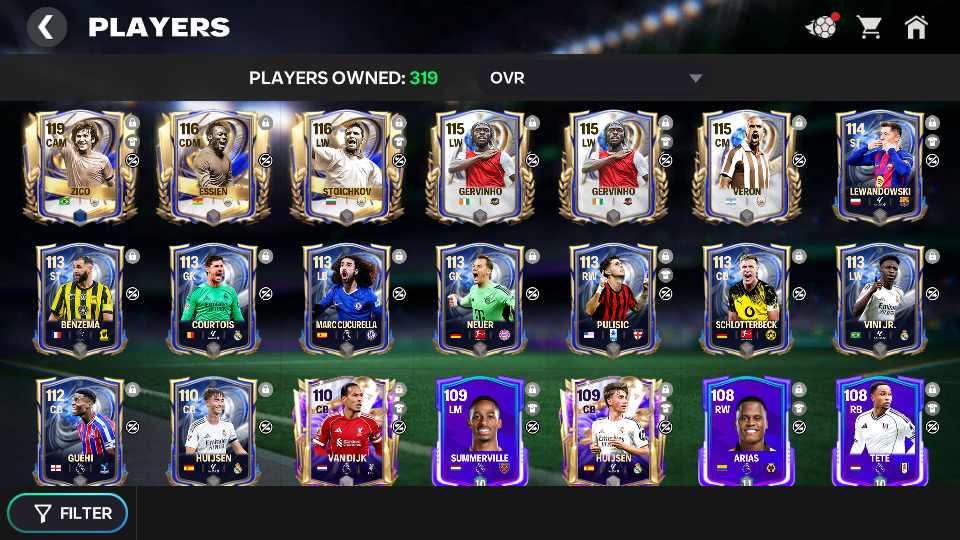Select the Lewandowski ST card
This screenshot has width=960, height=540.
(879, 167)
